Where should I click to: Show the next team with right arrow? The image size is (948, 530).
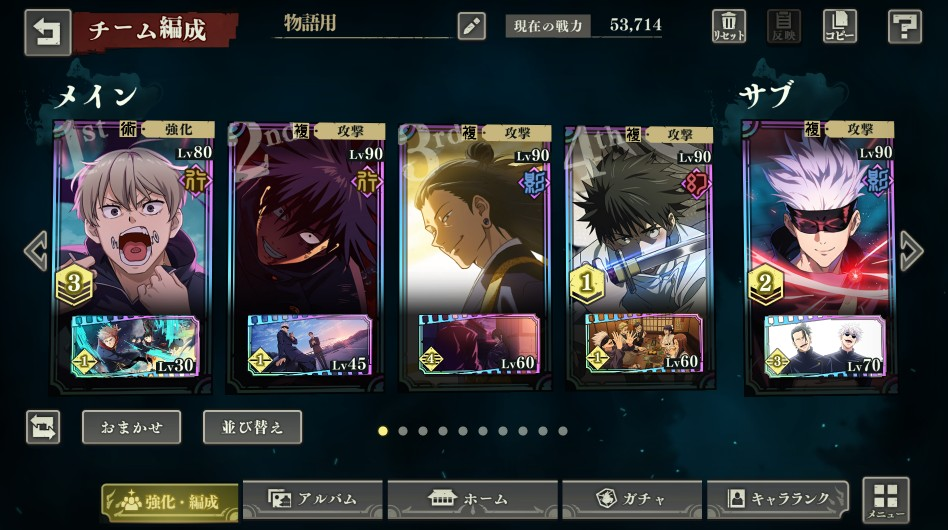tap(911, 251)
